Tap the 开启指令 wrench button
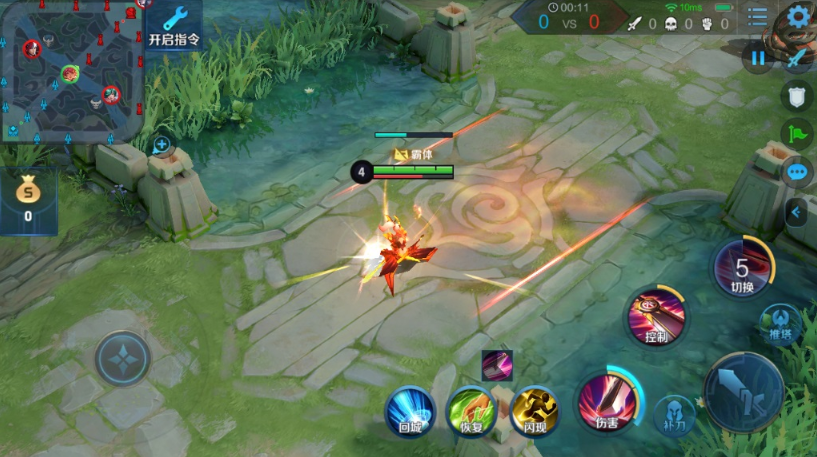817x457 pixels. pyautogui.click(x=174, y=25)
